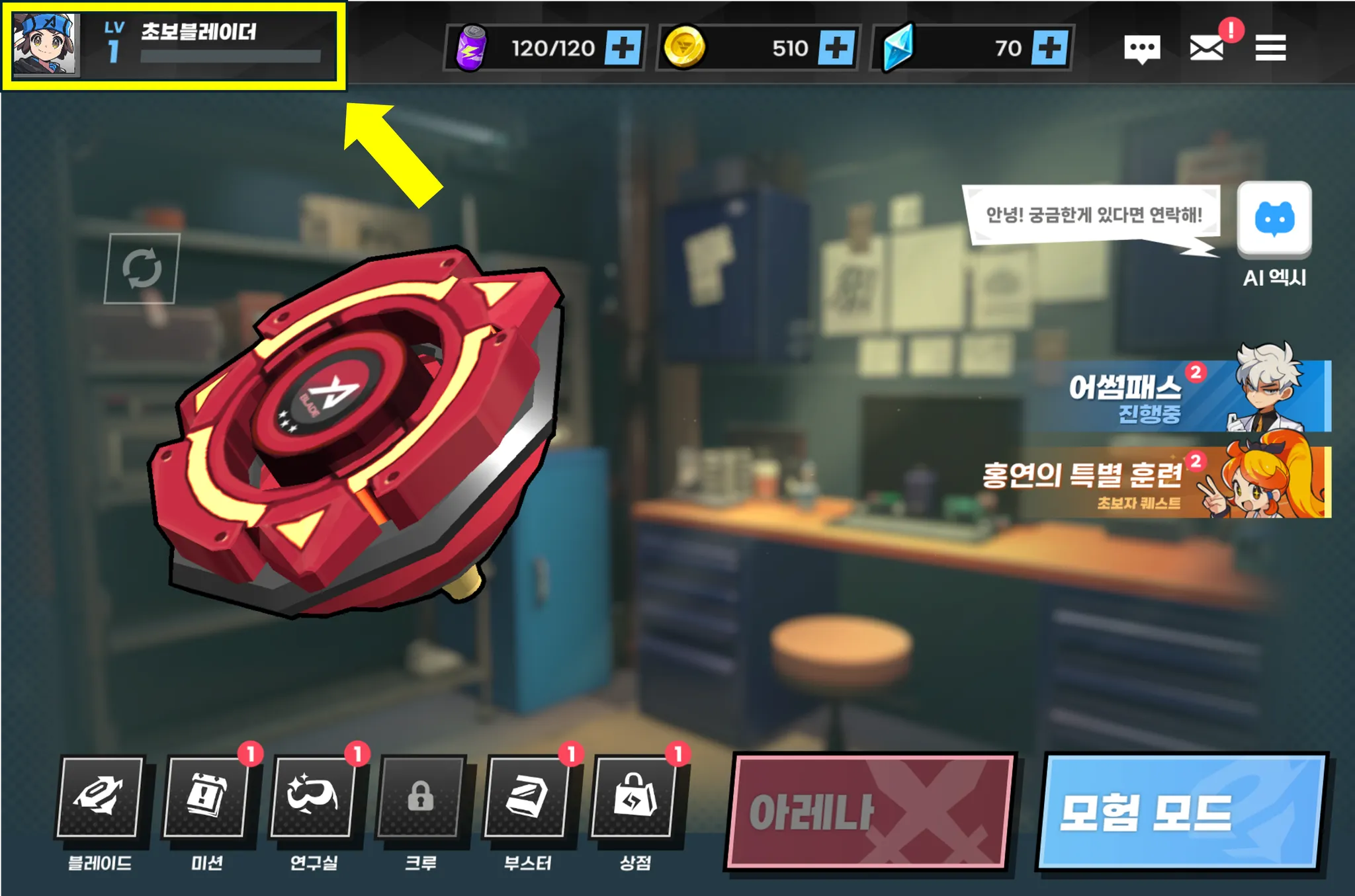Add blue gems with plus button
Image resolution: width=1355 pixels, height=896 pixels.
(1050, 48)
